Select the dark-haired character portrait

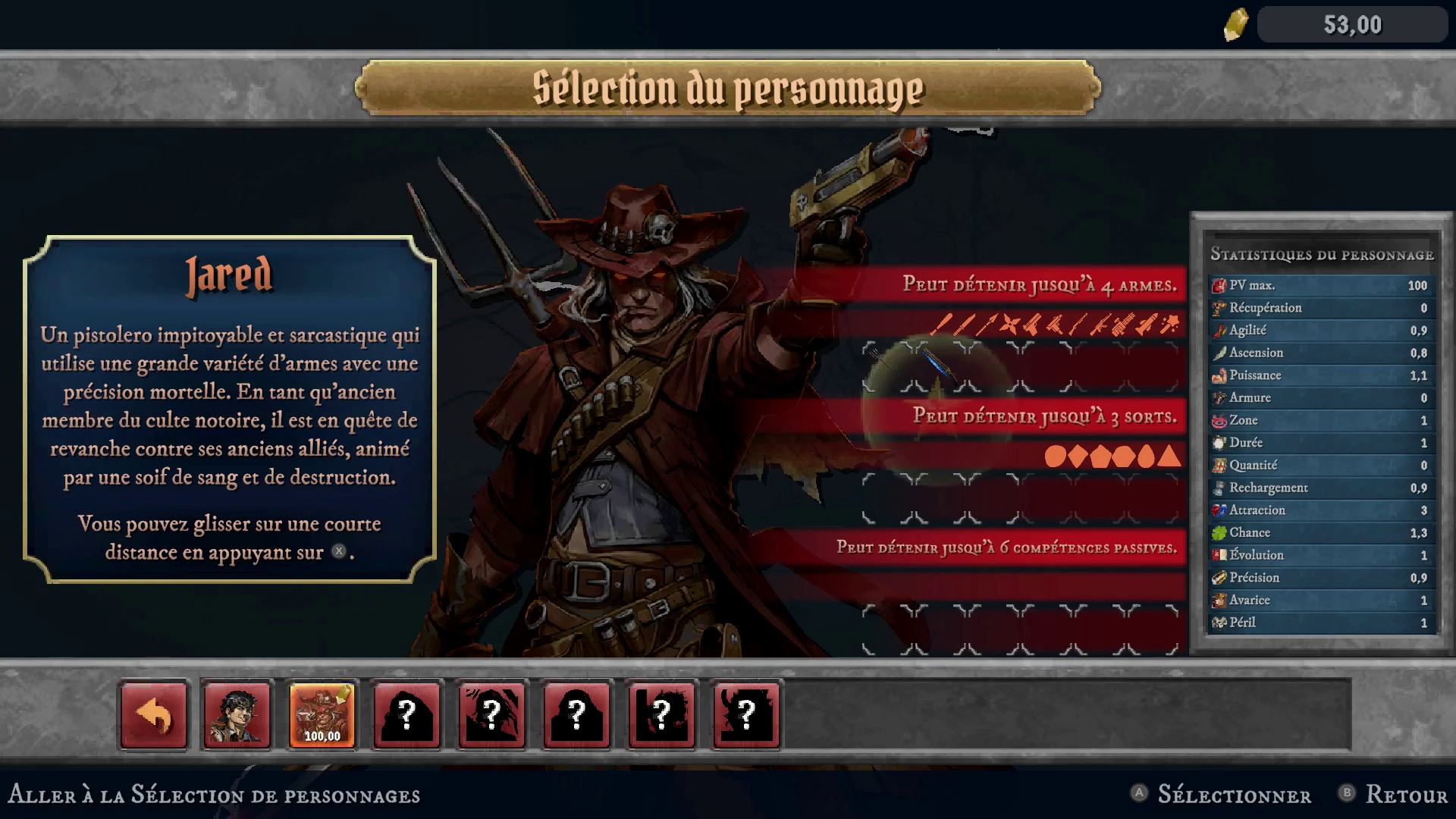237,717
